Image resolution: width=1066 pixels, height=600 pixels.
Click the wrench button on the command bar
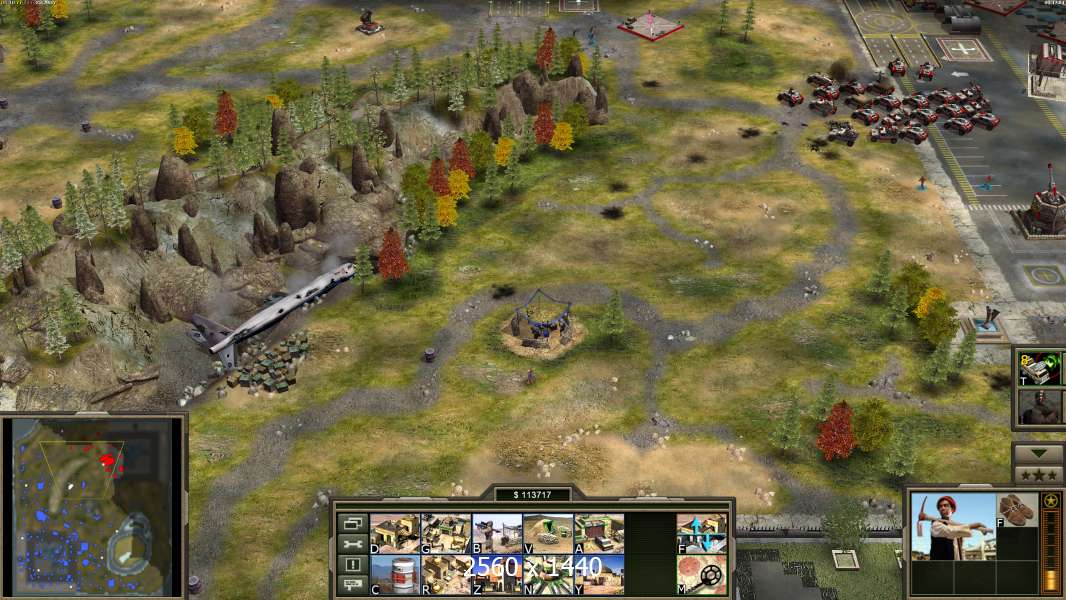click(352, 544)
